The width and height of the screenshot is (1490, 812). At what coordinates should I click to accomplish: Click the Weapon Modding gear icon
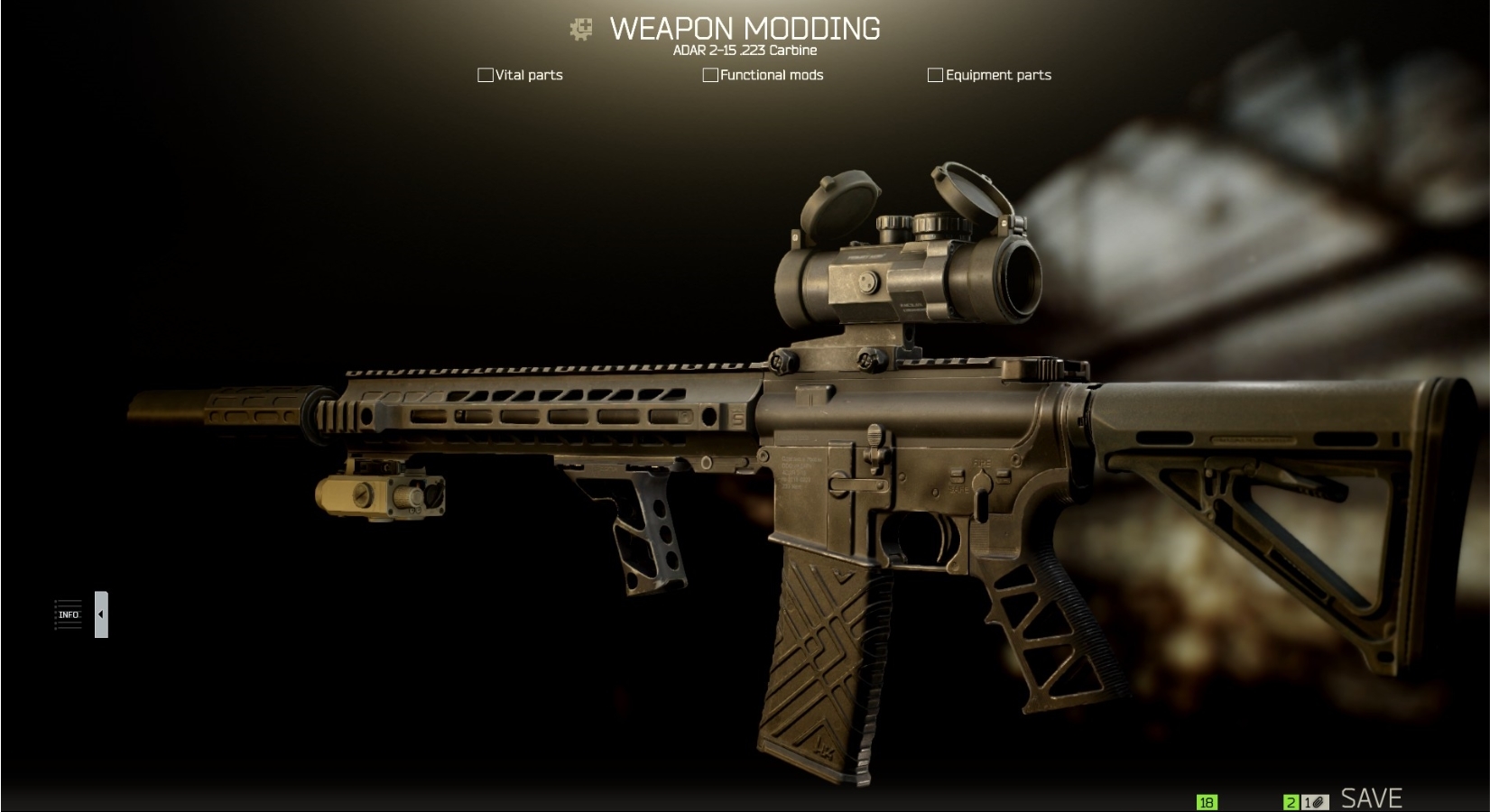[x=582, y=28]
